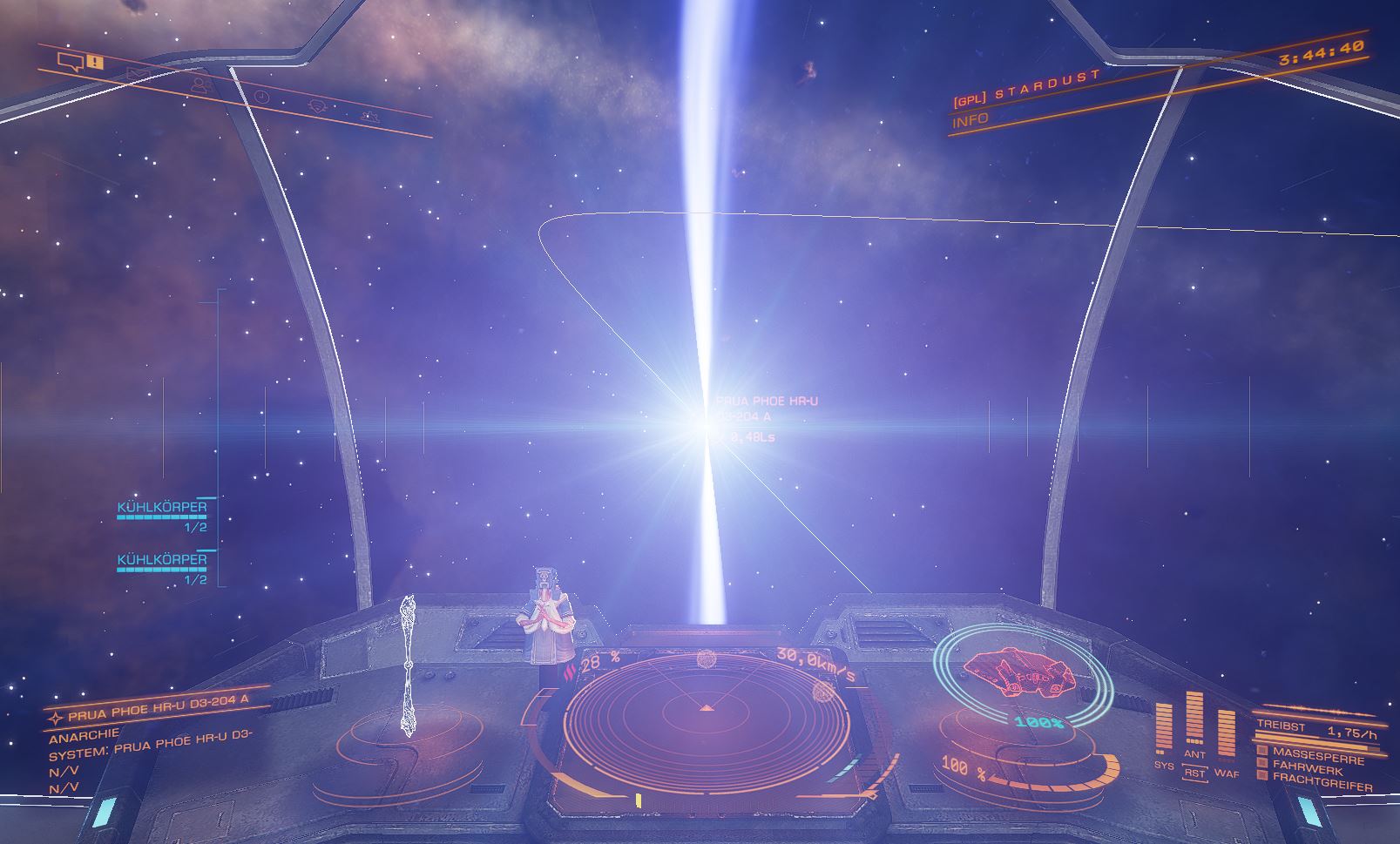Image resolution: width=1400 pixels, height=844 pixels.
Task: Select the ANT engine power column
Action: (x=1194, y=721)
